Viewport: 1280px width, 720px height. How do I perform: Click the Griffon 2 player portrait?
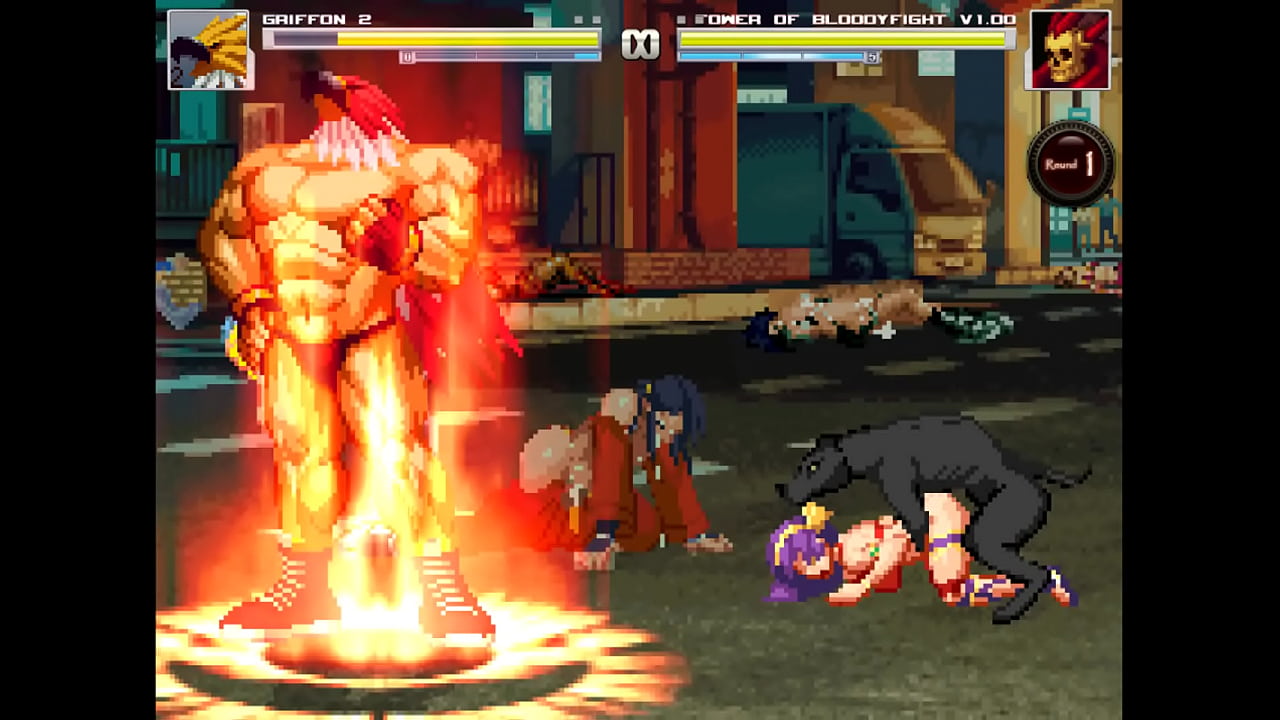click(x=210, y=50)
